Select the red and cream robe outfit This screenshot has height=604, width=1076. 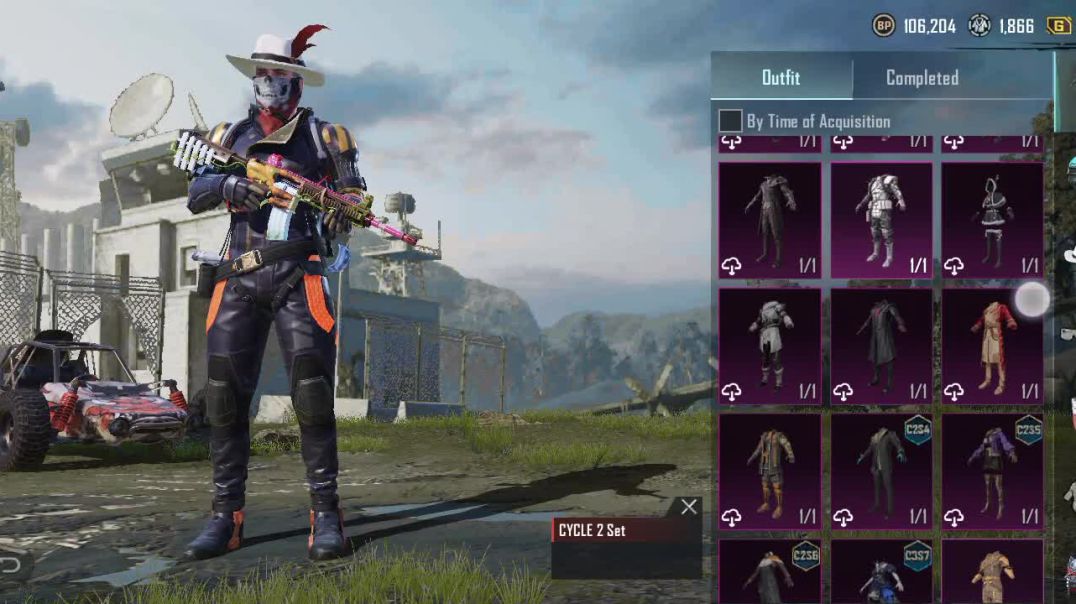[992, 346]
